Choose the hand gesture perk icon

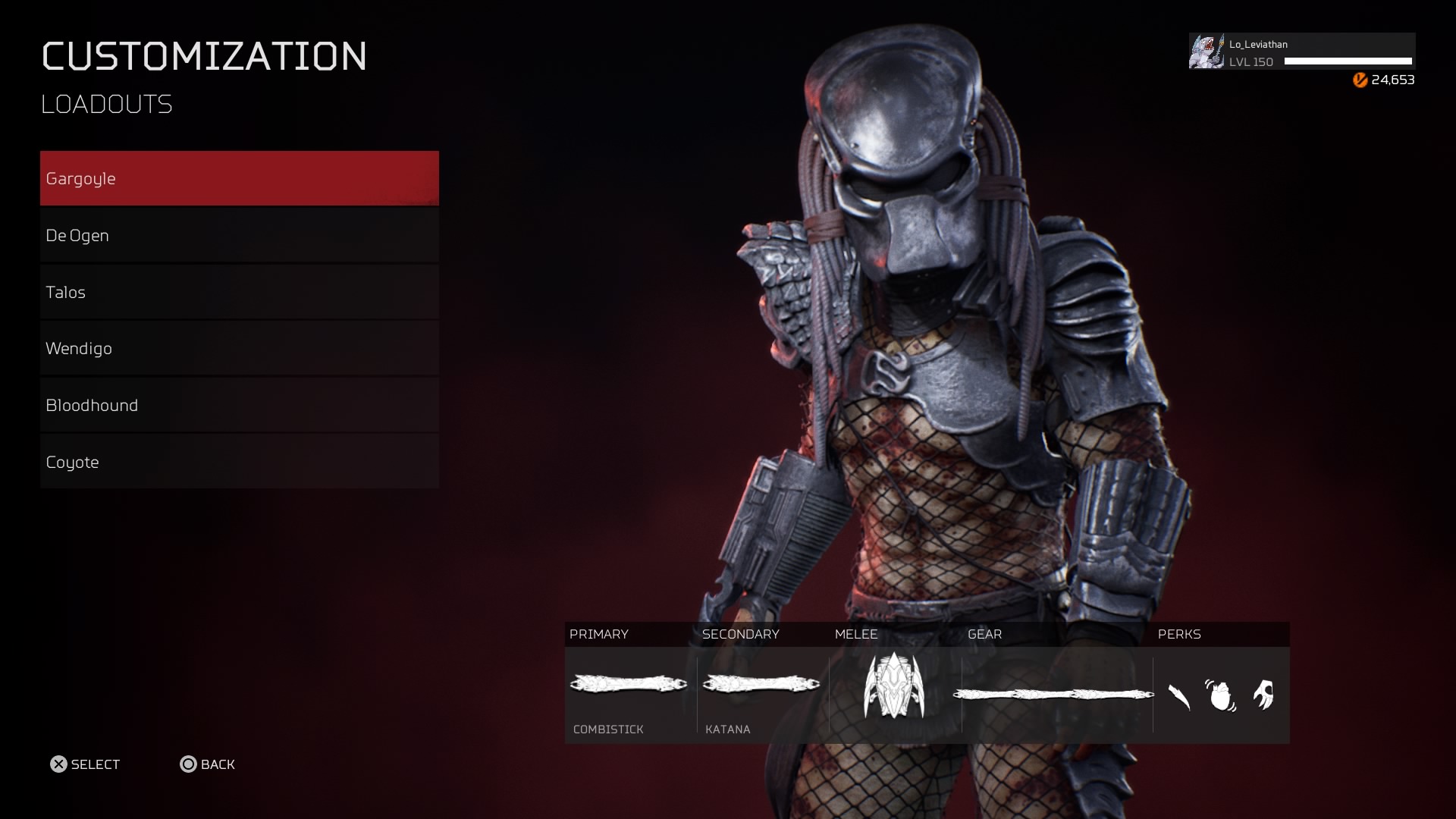[x=1263, y=695]
